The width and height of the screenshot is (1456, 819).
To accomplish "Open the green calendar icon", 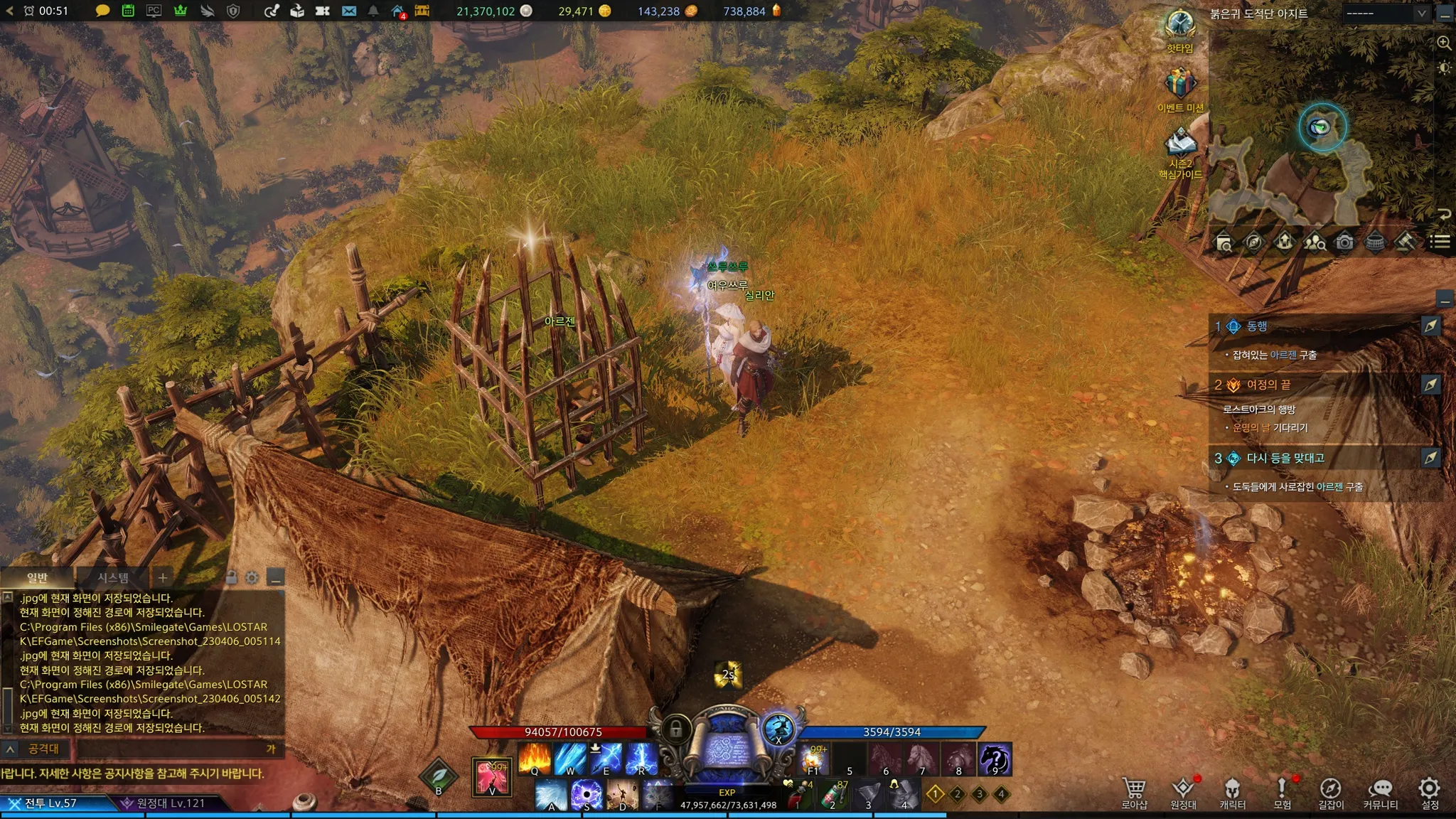I will coord(128,11).
